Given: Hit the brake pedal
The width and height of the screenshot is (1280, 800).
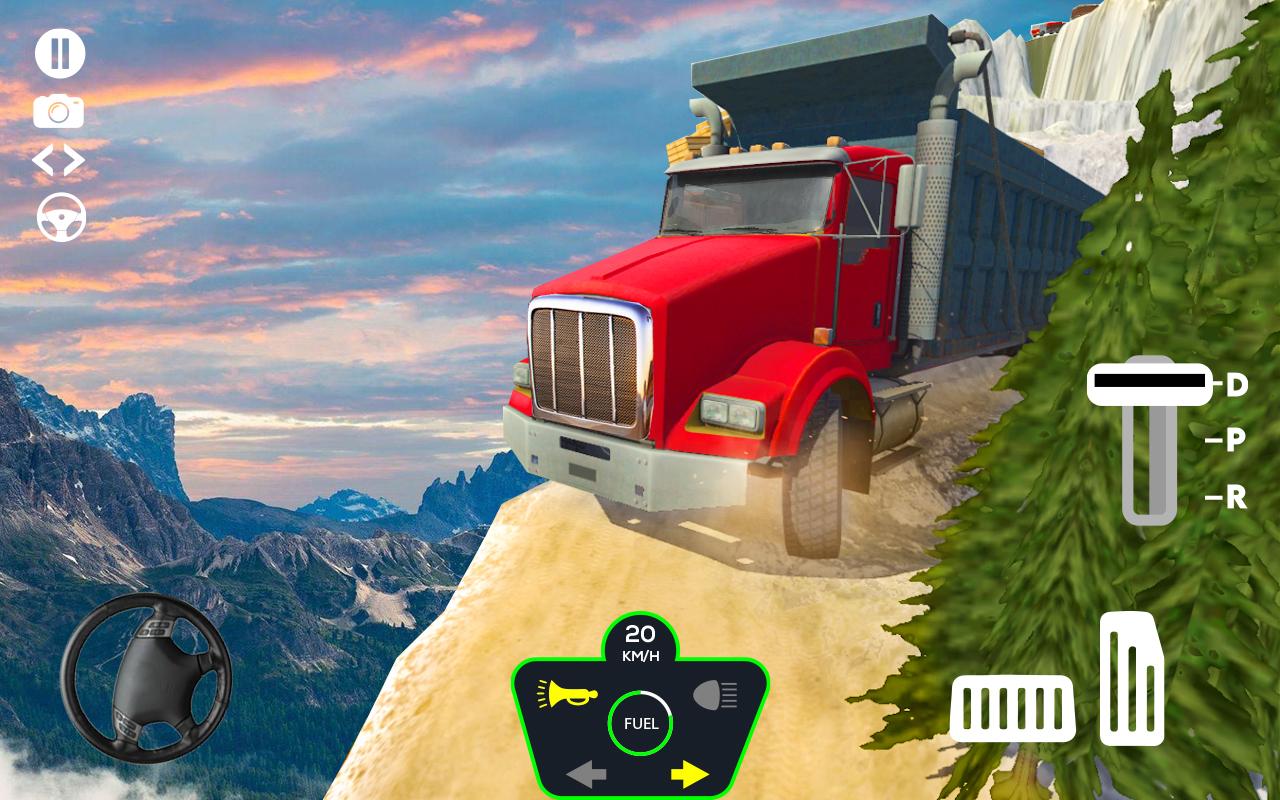Looking at the screenshot, I should click(x=1012, y=708).
